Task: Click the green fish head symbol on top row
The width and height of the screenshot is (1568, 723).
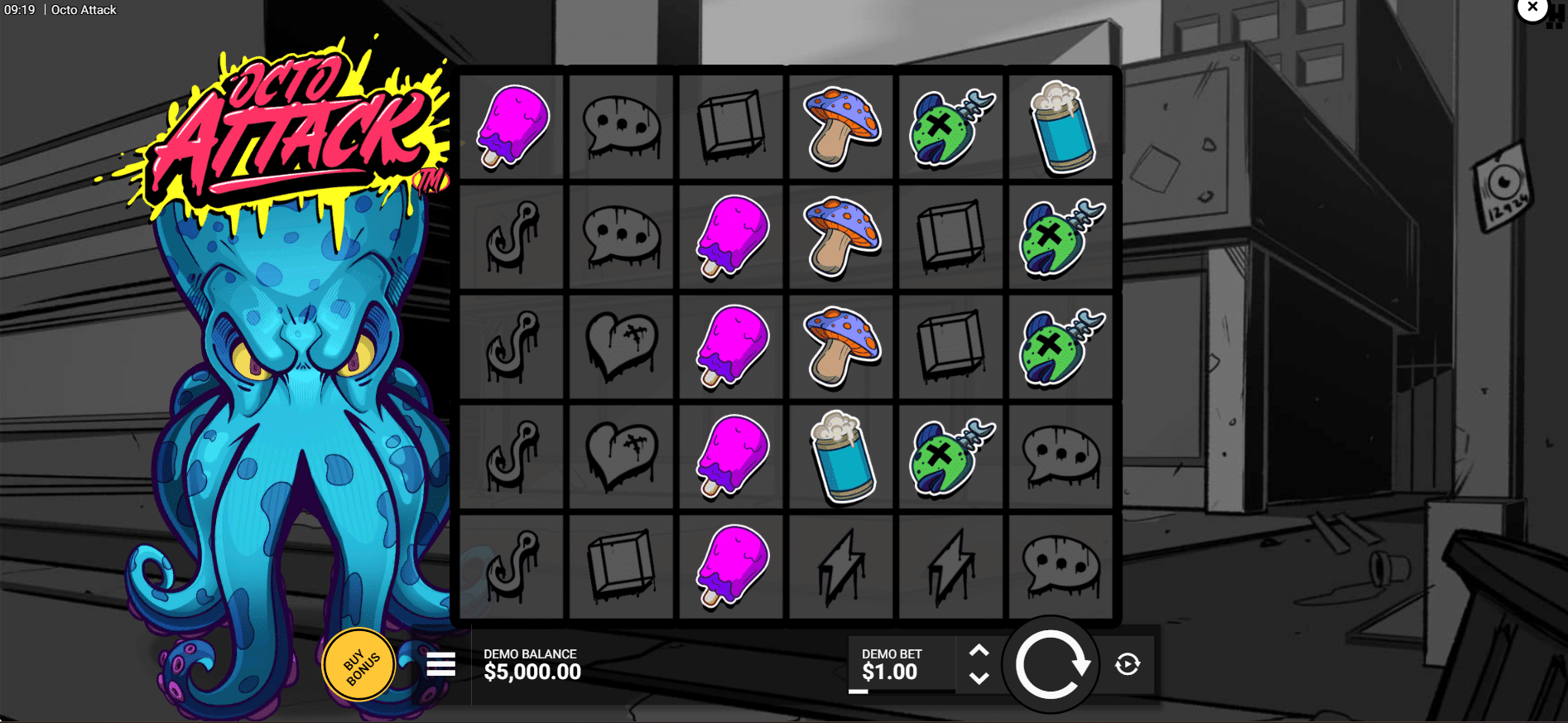Action: (950, 126)
